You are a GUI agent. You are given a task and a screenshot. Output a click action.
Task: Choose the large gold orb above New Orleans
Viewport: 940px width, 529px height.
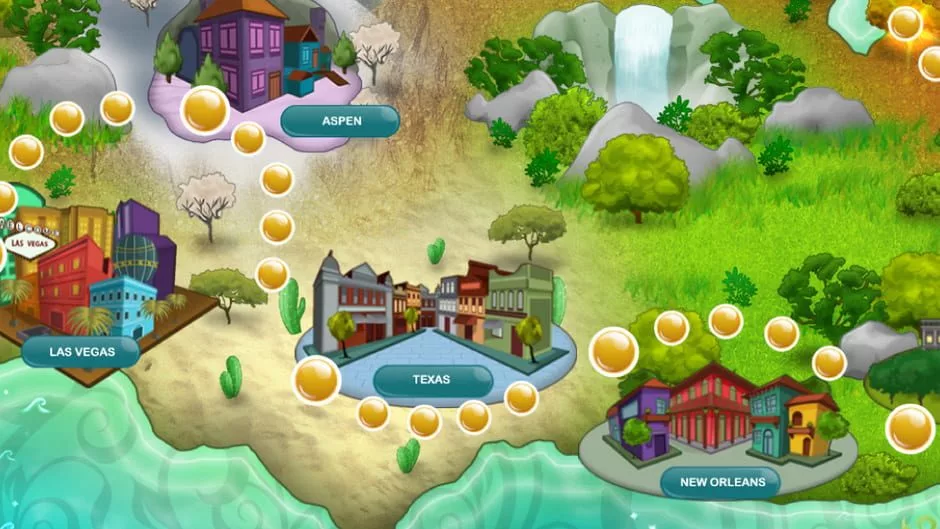pos(613,351)
